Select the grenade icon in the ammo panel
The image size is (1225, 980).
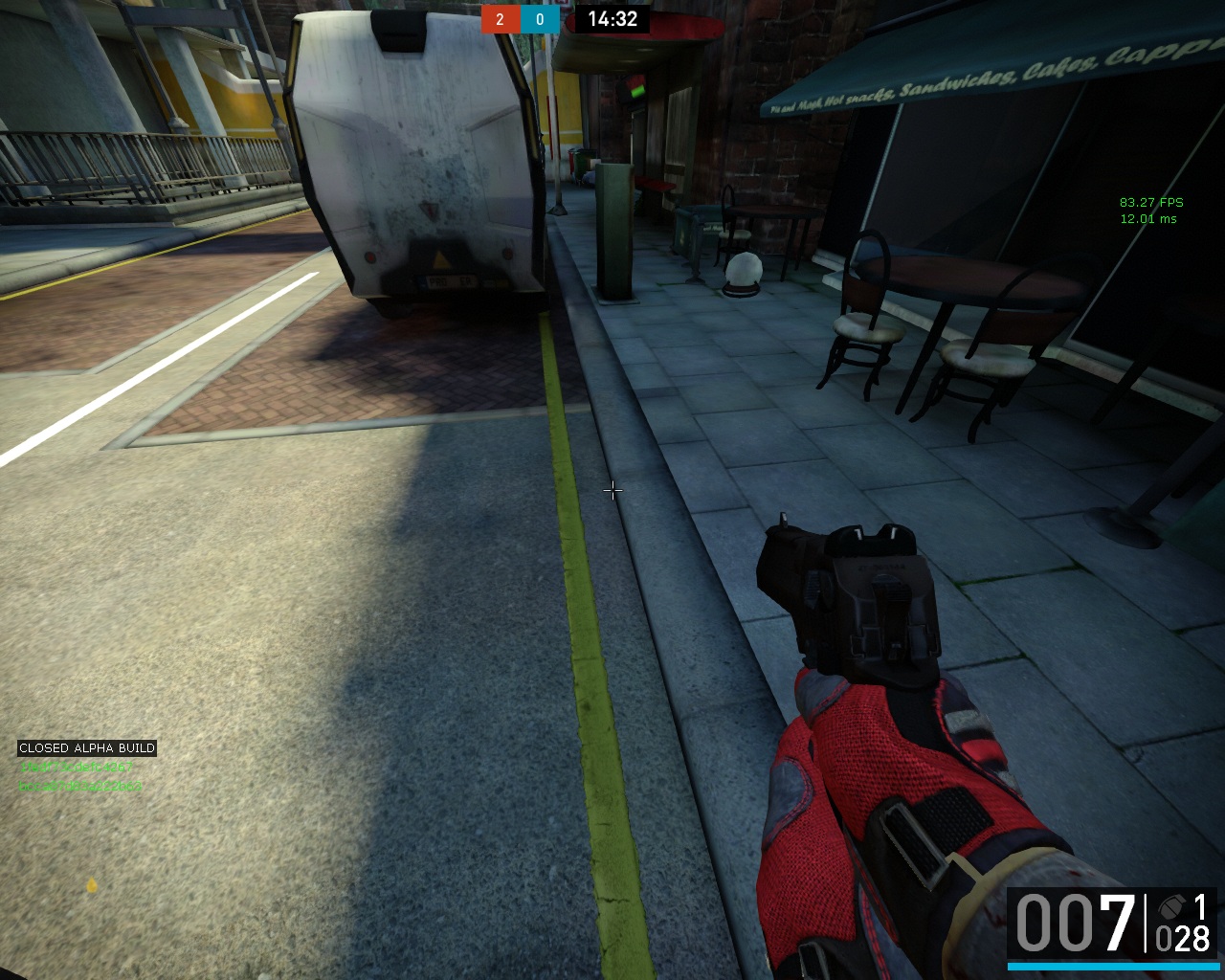point(1170,905)
